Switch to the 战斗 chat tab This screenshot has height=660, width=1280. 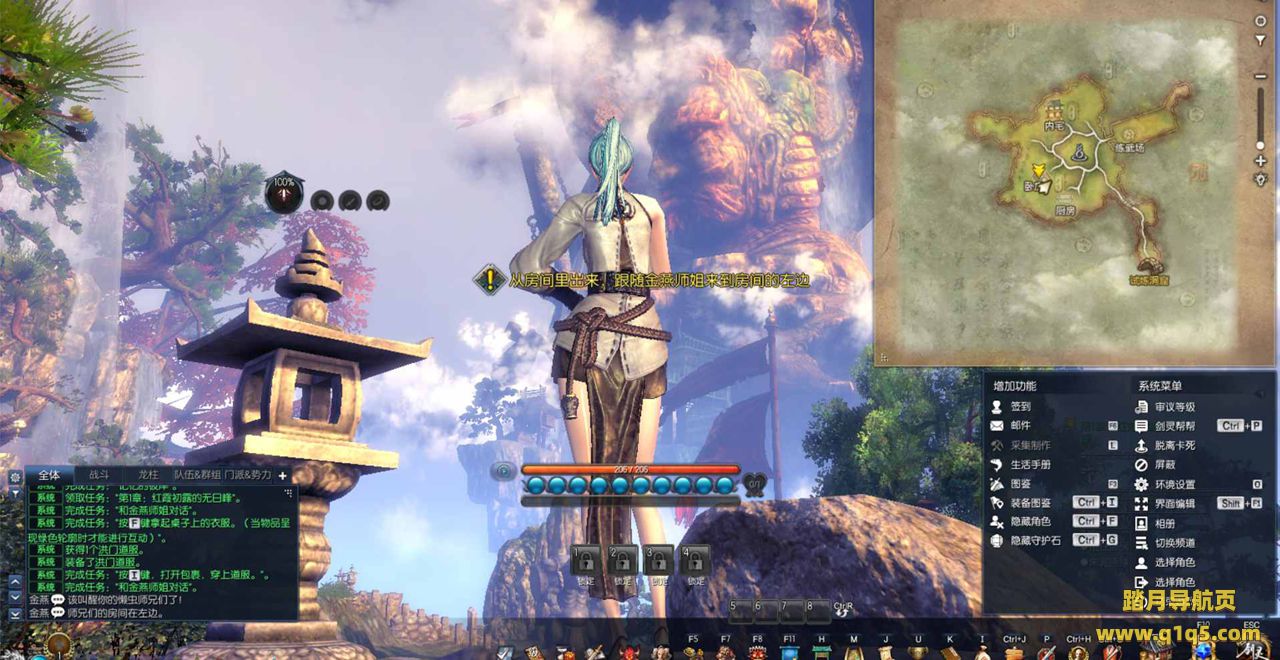tap(100, 475)
